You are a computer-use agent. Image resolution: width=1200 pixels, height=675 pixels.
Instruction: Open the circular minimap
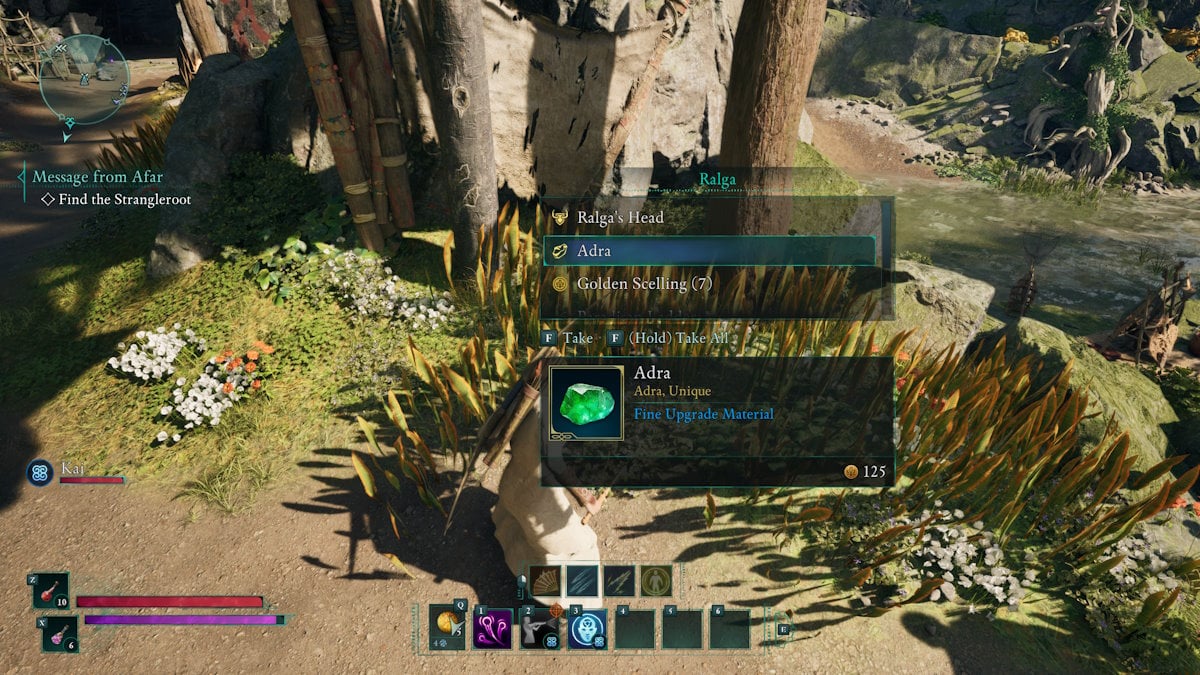coord(85,79)
